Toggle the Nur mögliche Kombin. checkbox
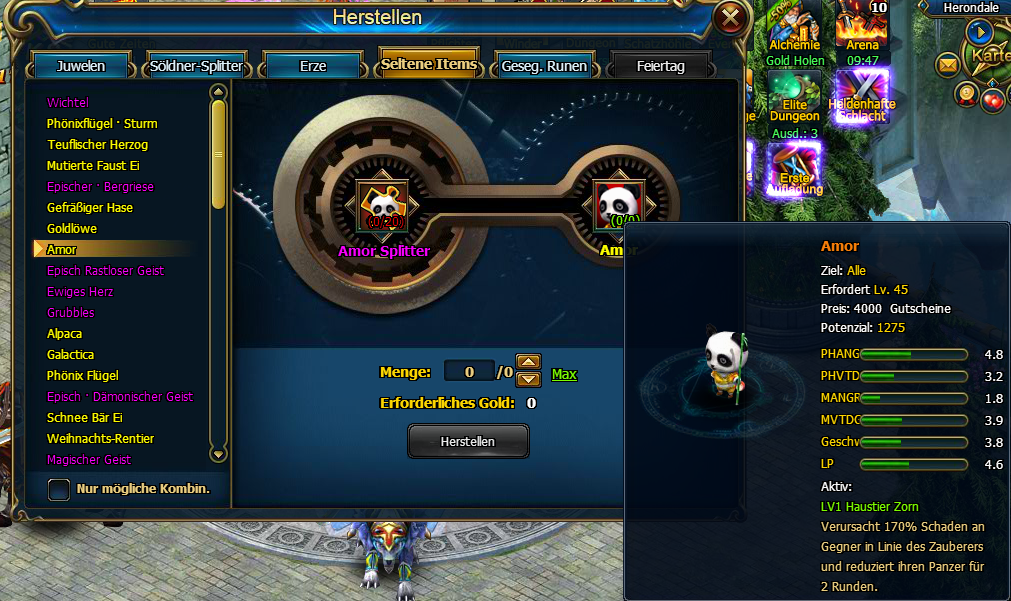1011x601 pixels. 60,489
